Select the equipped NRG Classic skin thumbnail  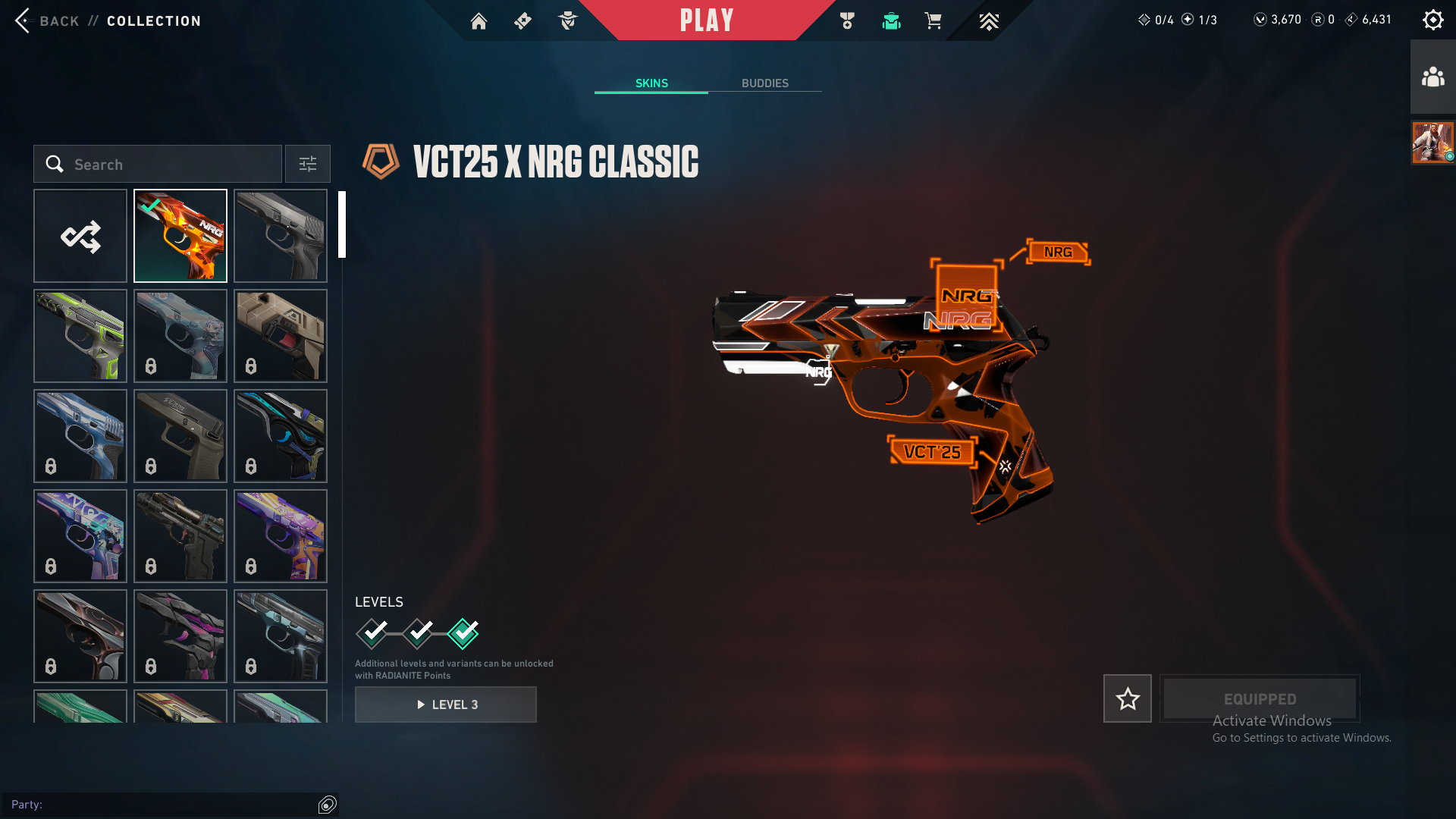[180, 237]
